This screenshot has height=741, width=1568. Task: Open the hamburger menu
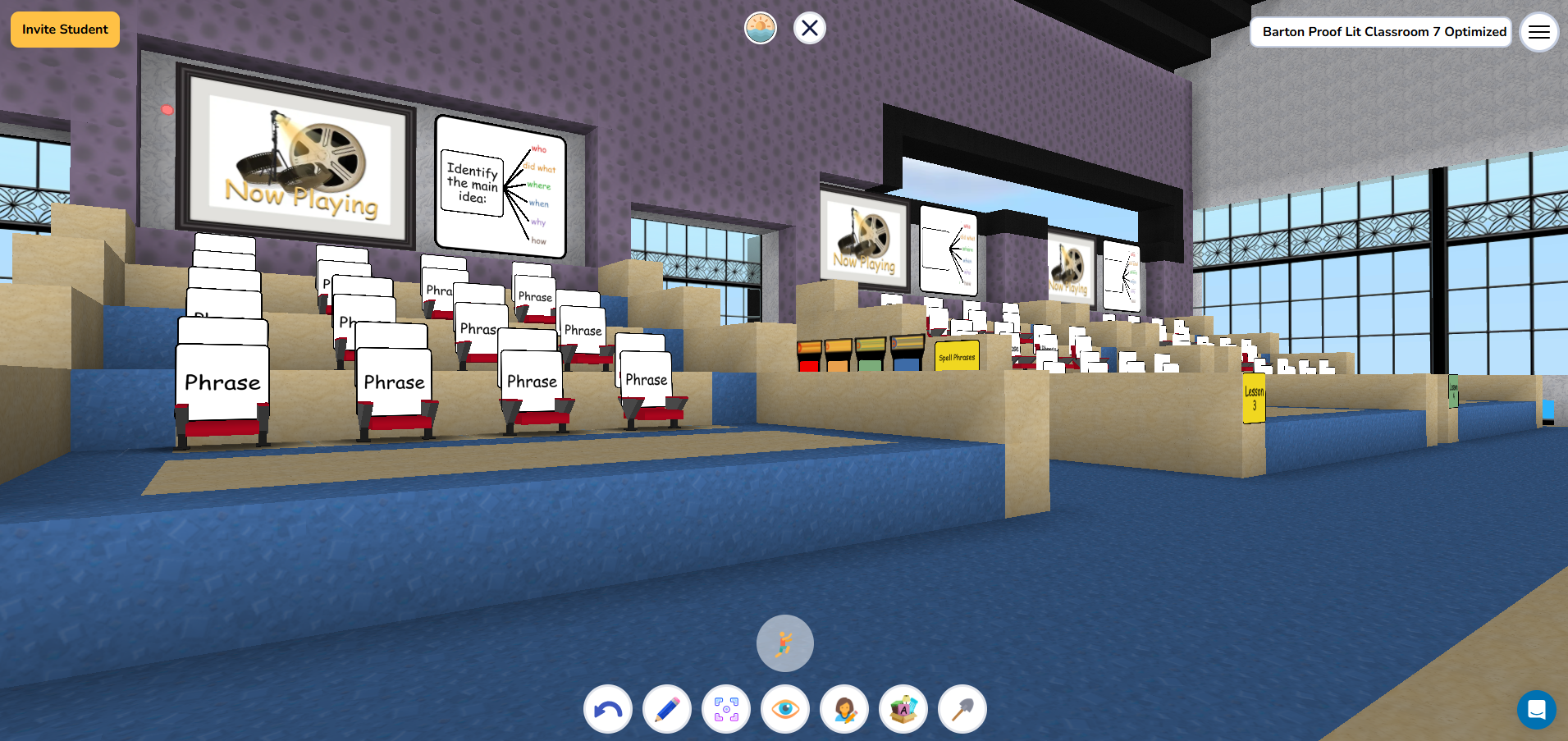[x=1539, y=32]
